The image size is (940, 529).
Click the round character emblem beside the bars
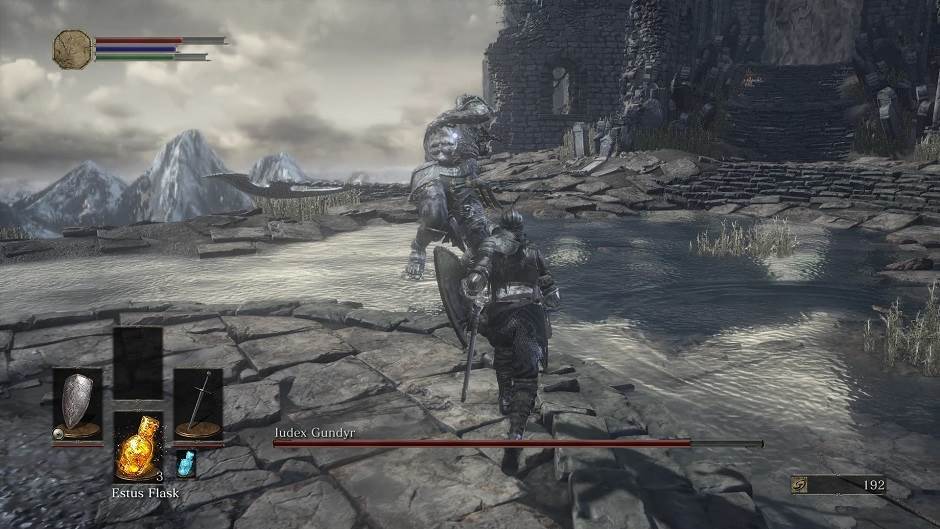[72, 48]
